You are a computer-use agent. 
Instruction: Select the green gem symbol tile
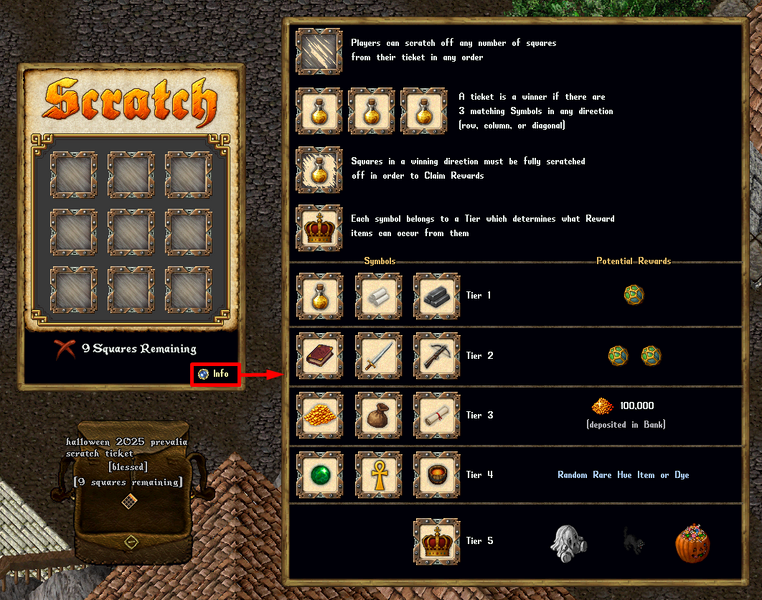click(x=320, y=475)
